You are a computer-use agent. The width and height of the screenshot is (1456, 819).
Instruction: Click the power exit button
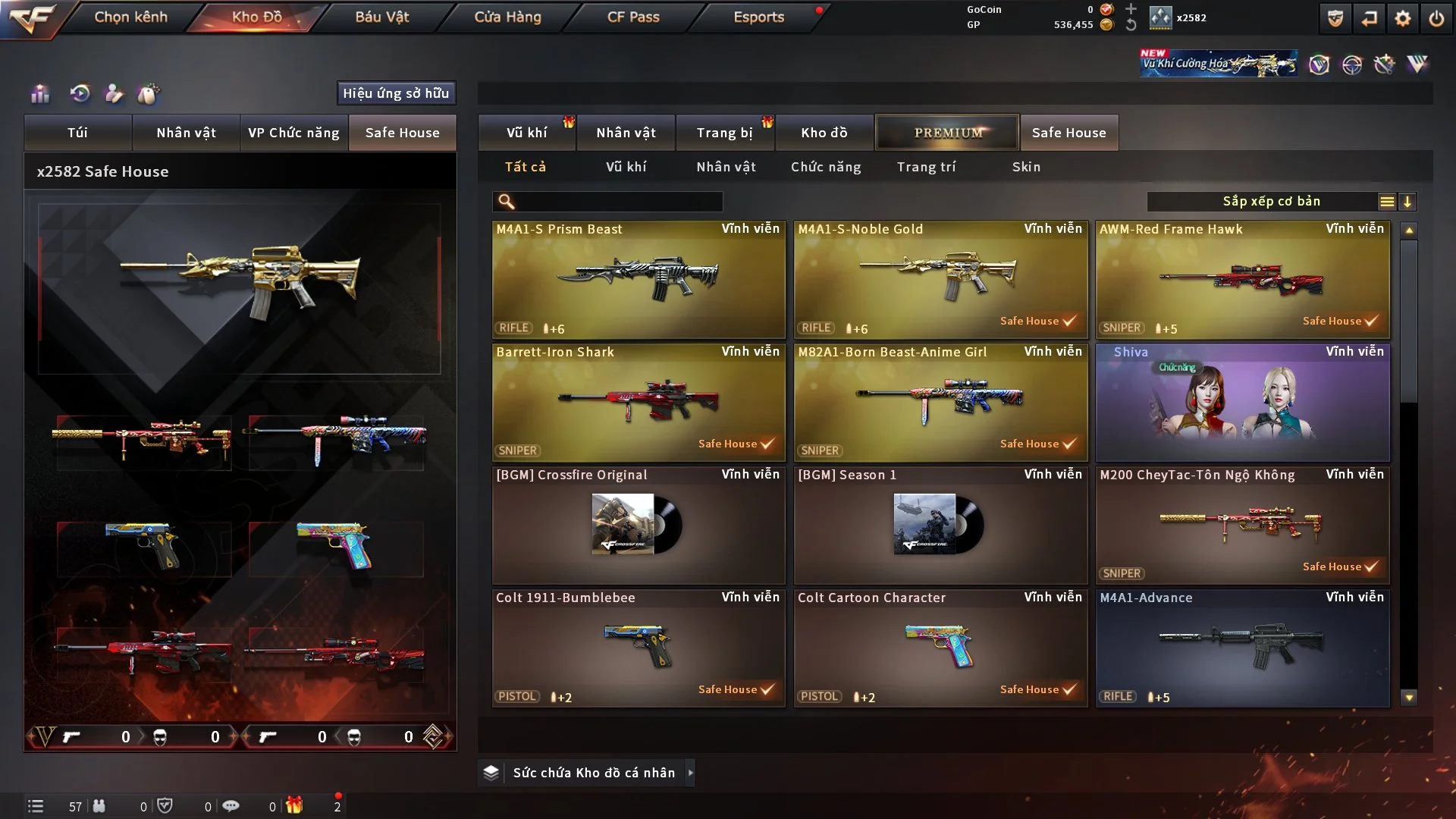[1436, 18]
